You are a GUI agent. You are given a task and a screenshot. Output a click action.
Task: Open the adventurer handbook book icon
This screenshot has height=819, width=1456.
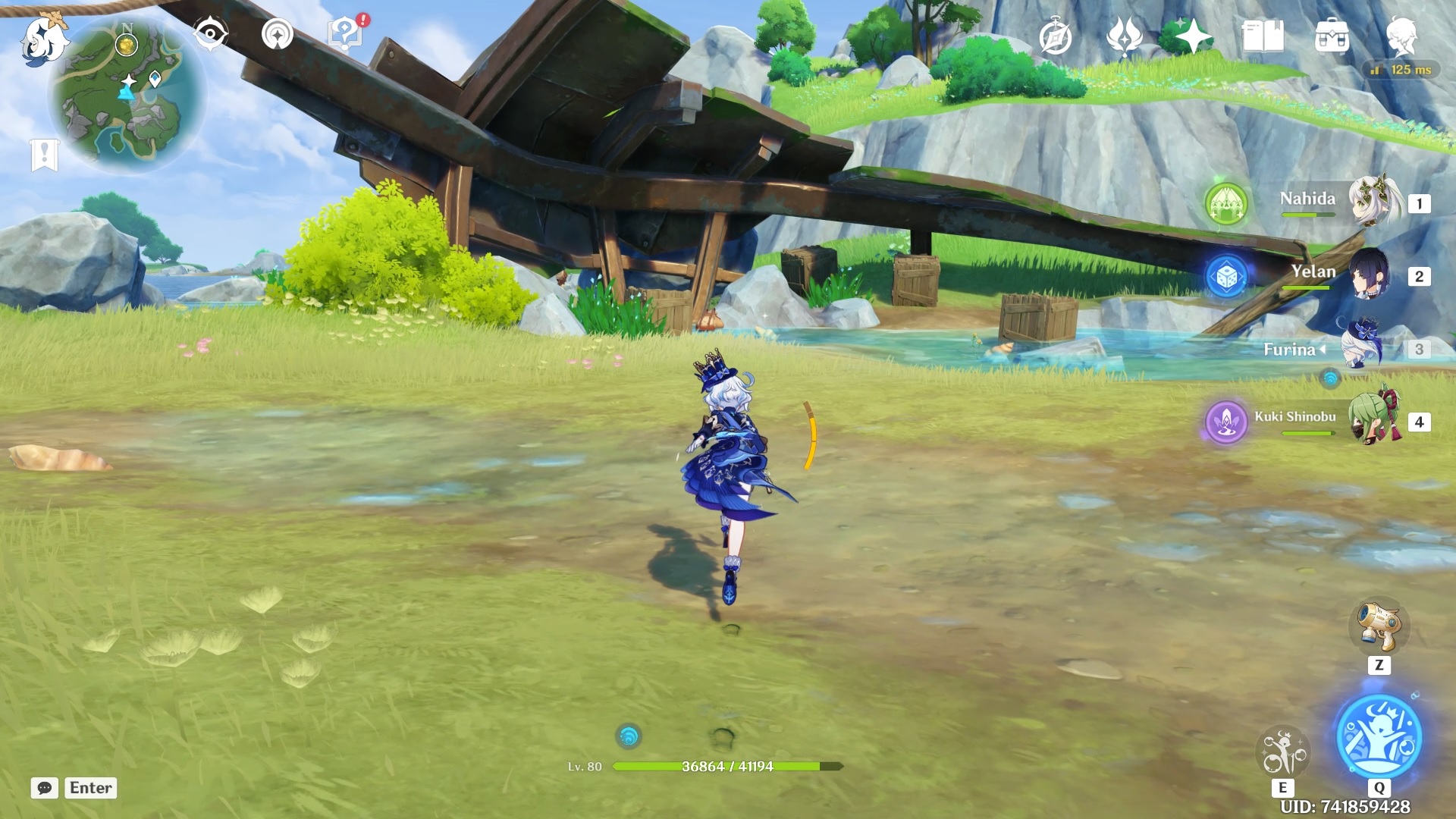pyautogui.click(x=1263, y=36)
